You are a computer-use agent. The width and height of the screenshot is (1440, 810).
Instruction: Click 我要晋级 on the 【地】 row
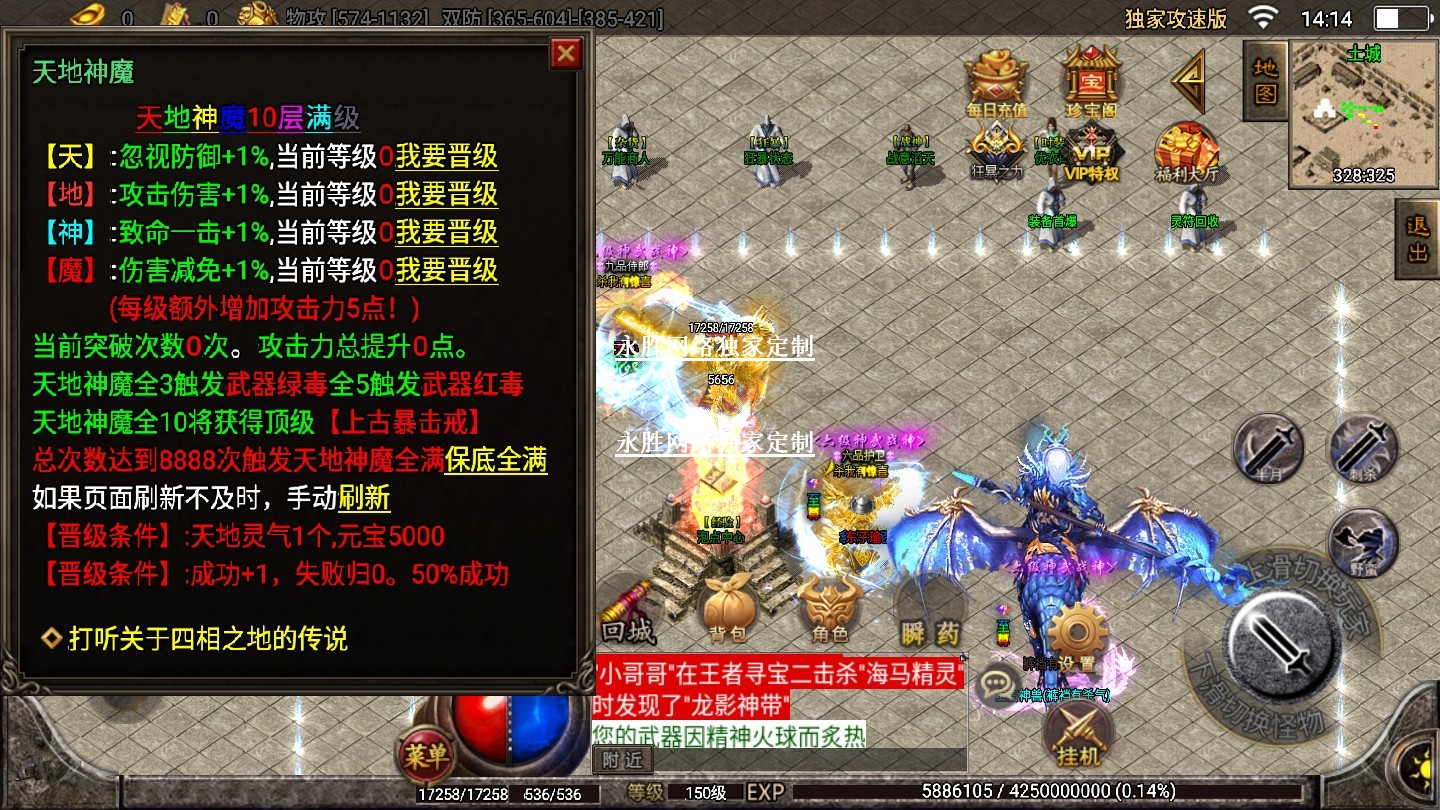pos(446,195)
